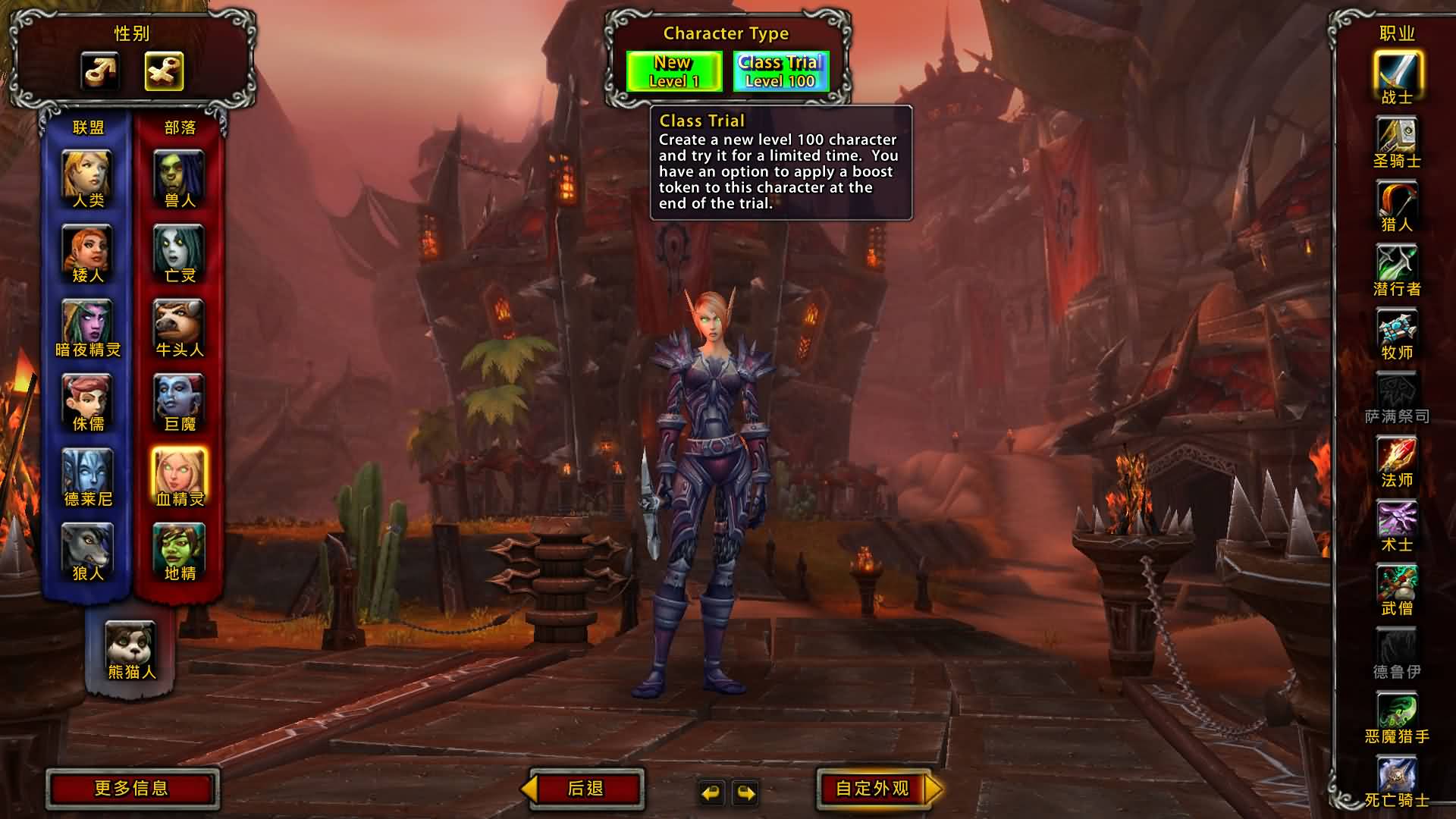Choose the Tauren race (牛头人)

click(x=179, y=325)
